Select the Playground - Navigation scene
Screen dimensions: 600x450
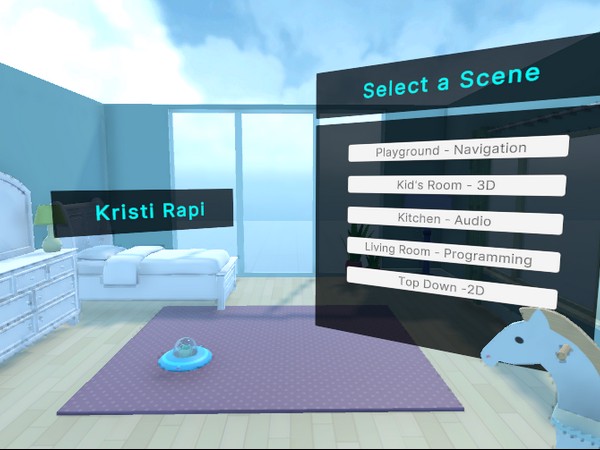click(457, 148)
